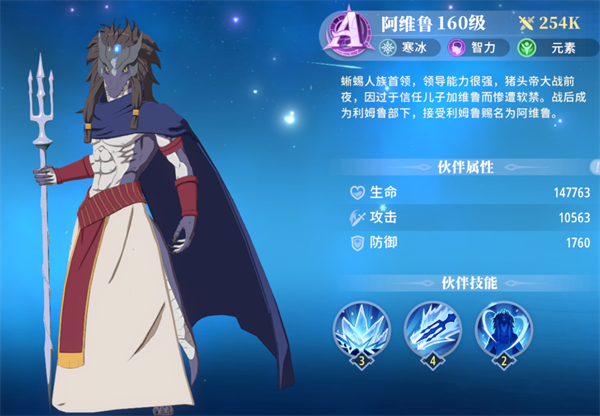Tap the 元素 element attribute tag

coord(542,48)
